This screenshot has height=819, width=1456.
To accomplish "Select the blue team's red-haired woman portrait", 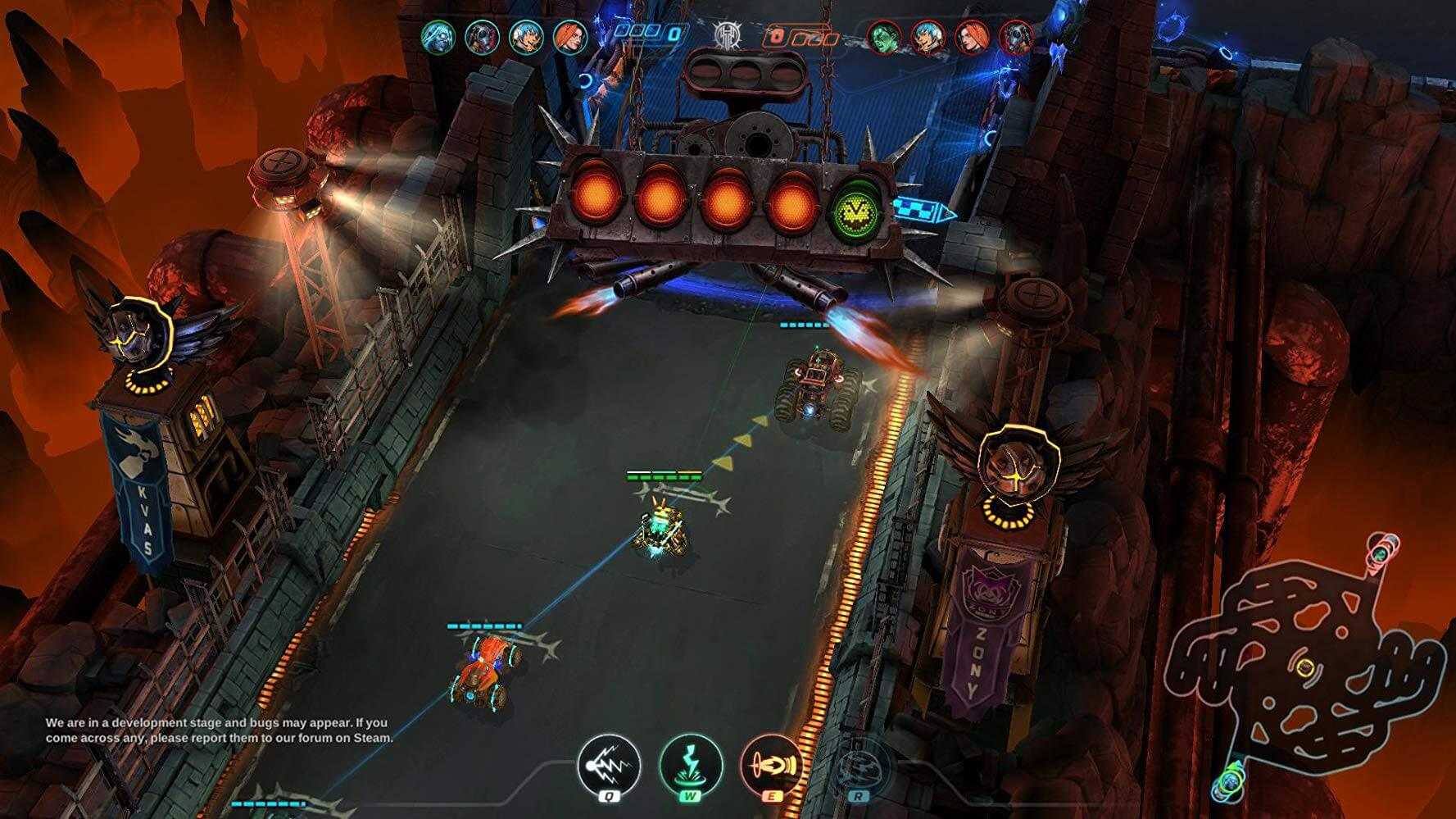I will coord(569,37).
